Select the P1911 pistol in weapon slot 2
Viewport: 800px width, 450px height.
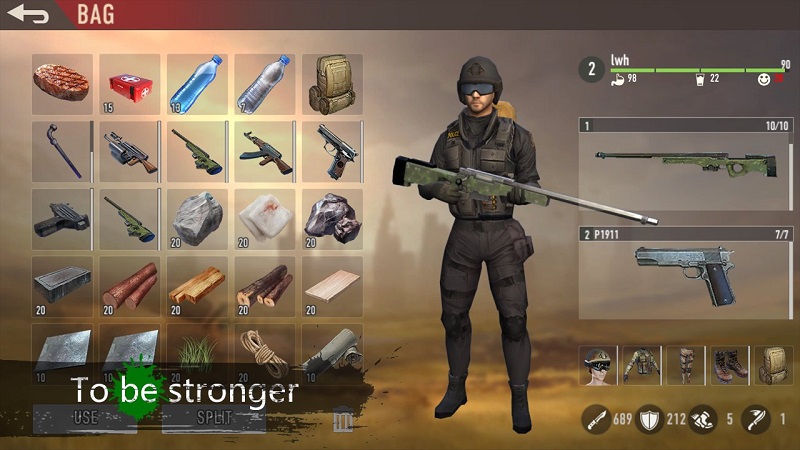(686, 275)
